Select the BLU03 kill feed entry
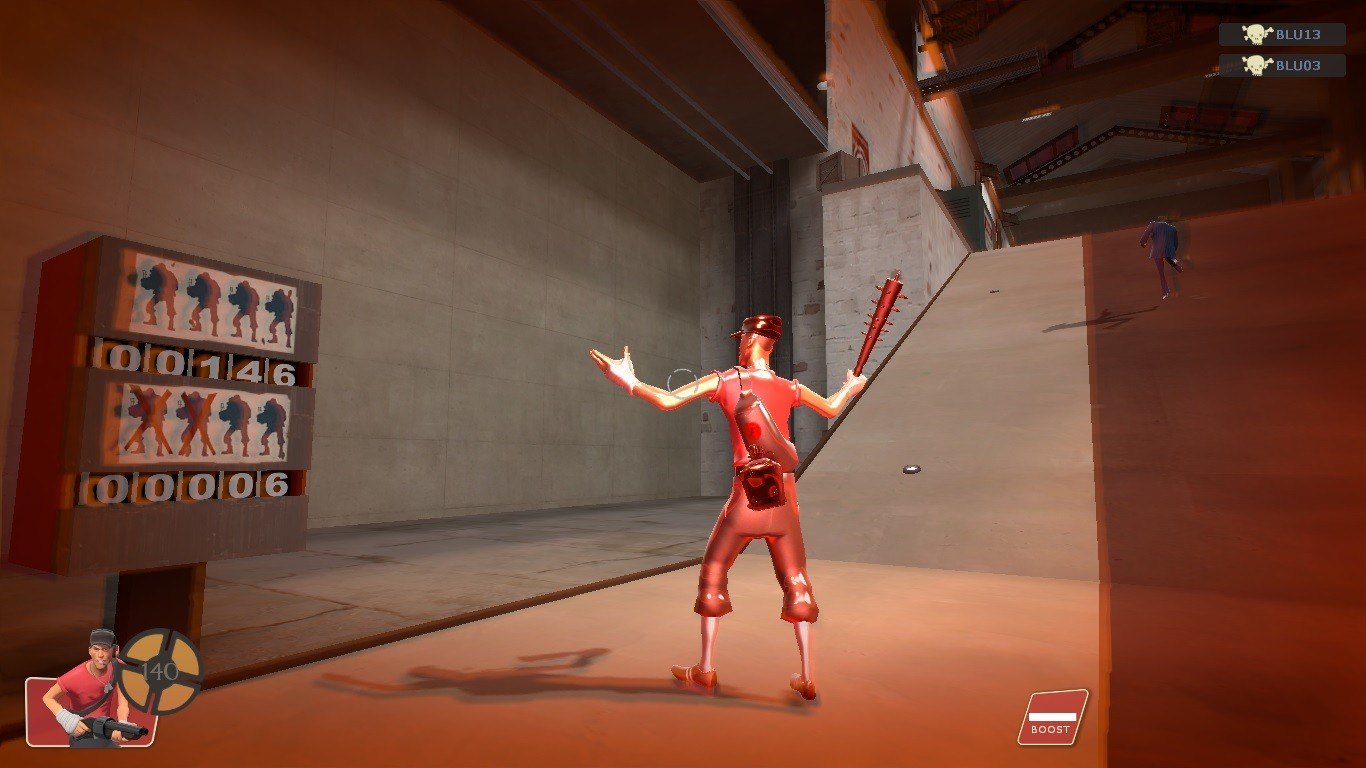Viewport: 1366px width, 768px height. tap(1281, 66)
